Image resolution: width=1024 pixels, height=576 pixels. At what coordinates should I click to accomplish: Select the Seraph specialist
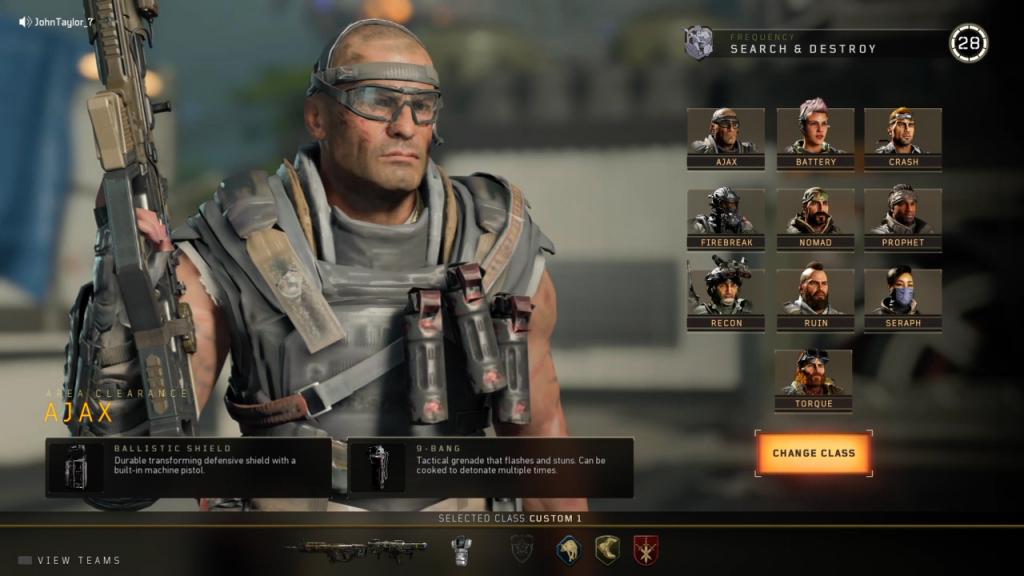point(902,299)
